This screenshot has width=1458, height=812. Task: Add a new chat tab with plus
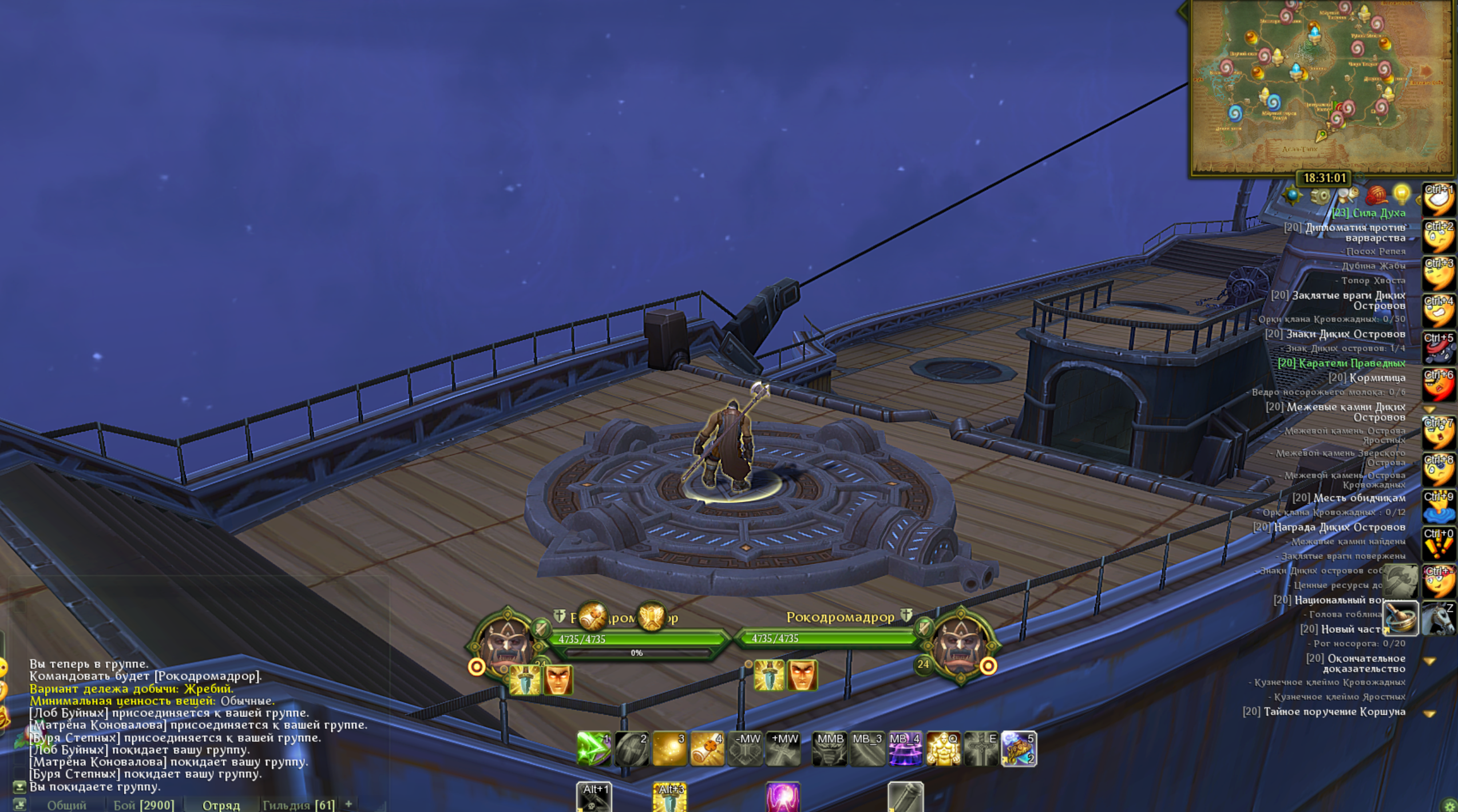(x=348, y=803)
